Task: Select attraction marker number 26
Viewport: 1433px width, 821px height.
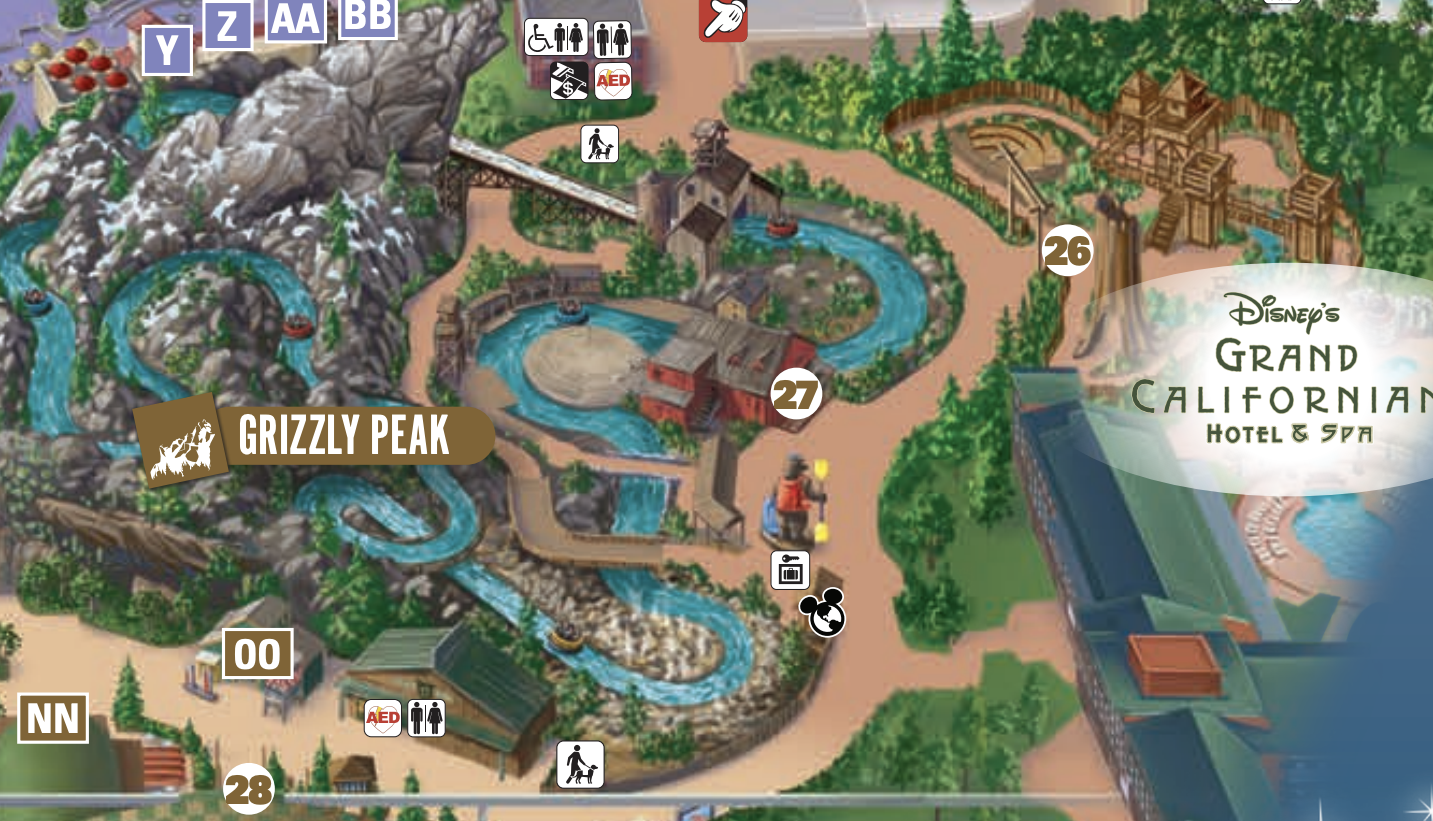Action: [x=1067, y=251]
